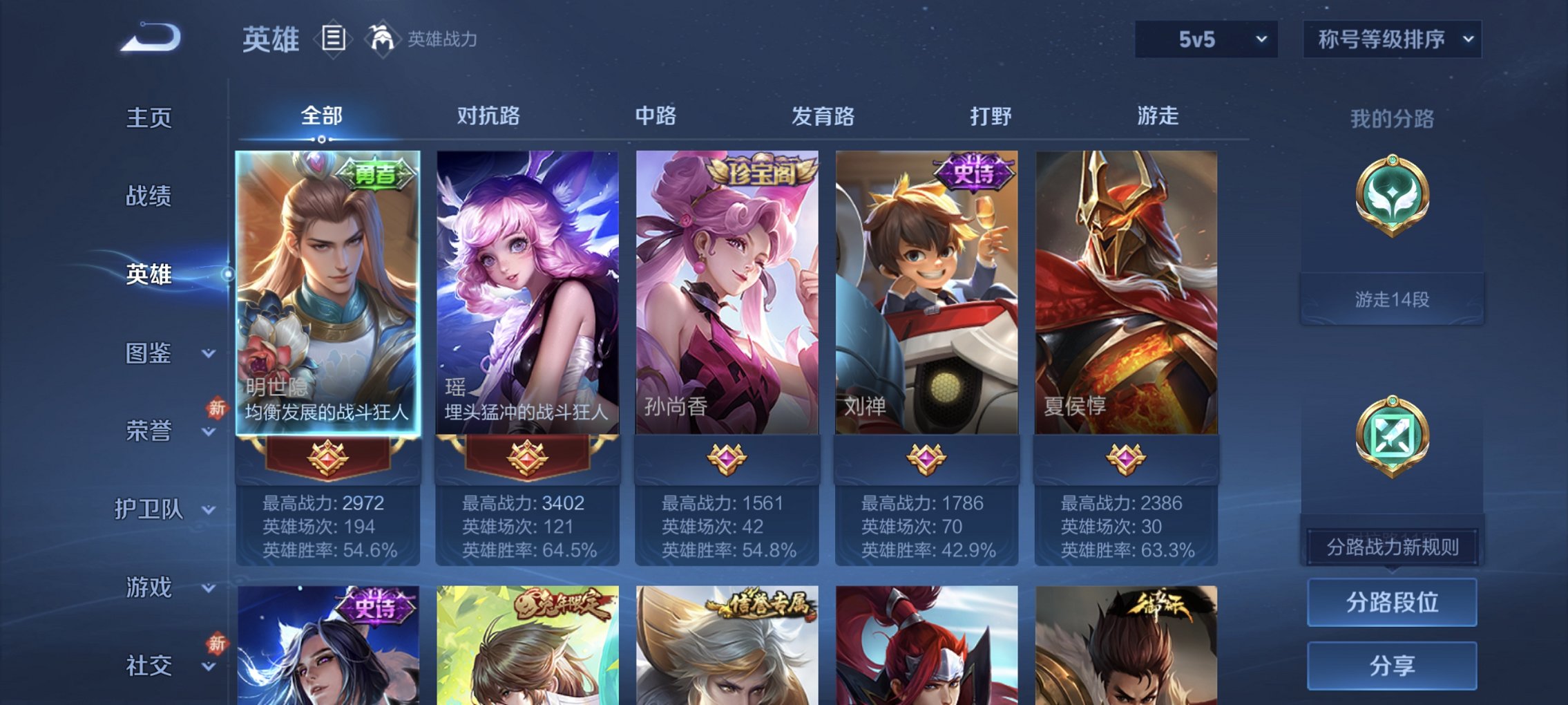Click the 分享 share button
The width and height of the screenshot is (1568, 705).
point(1393,664)
